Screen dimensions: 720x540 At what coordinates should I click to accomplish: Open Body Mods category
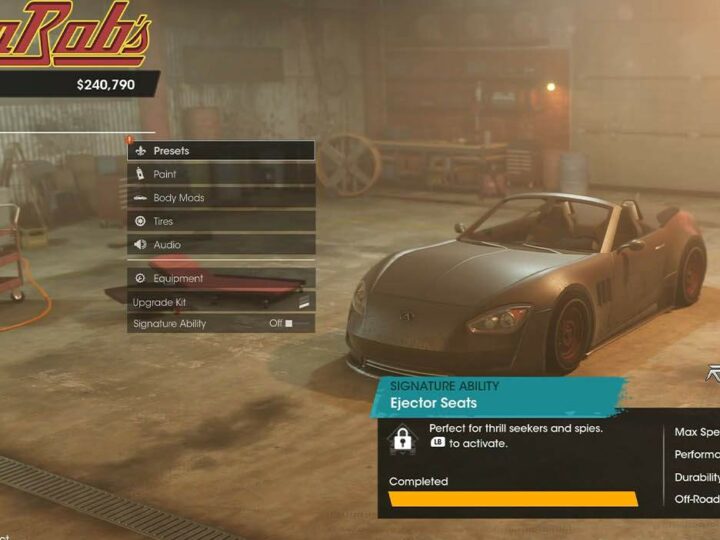[x=220, y=198]
